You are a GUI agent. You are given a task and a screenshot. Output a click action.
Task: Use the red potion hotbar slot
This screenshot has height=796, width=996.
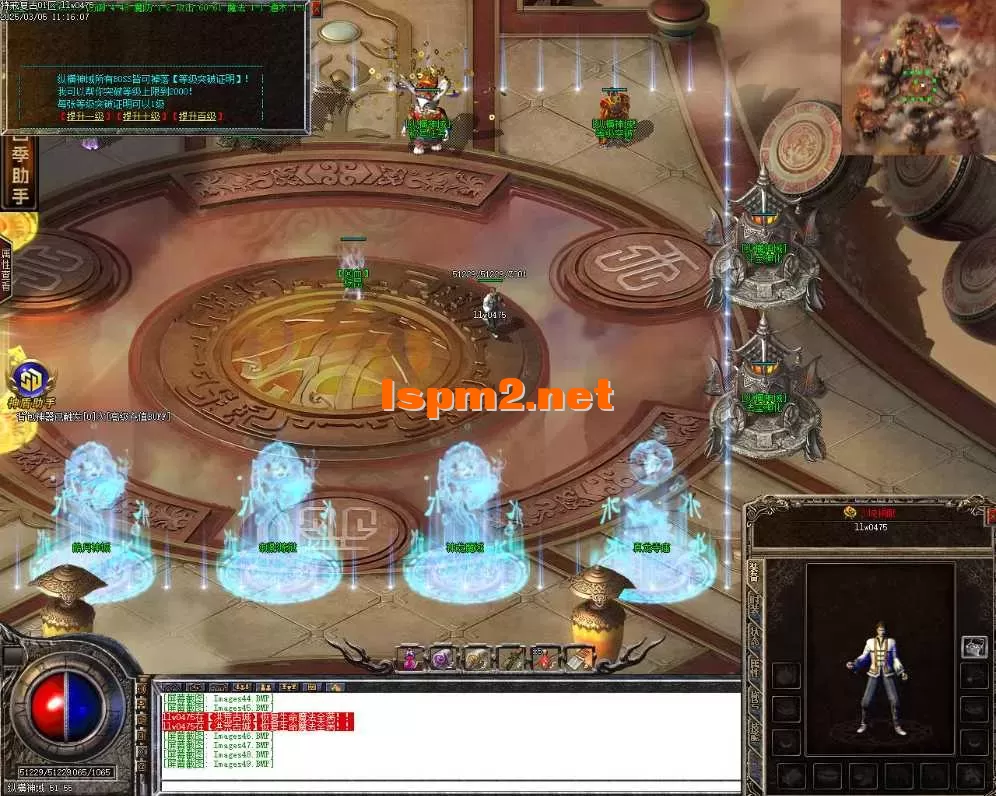(x=546, y=659)
